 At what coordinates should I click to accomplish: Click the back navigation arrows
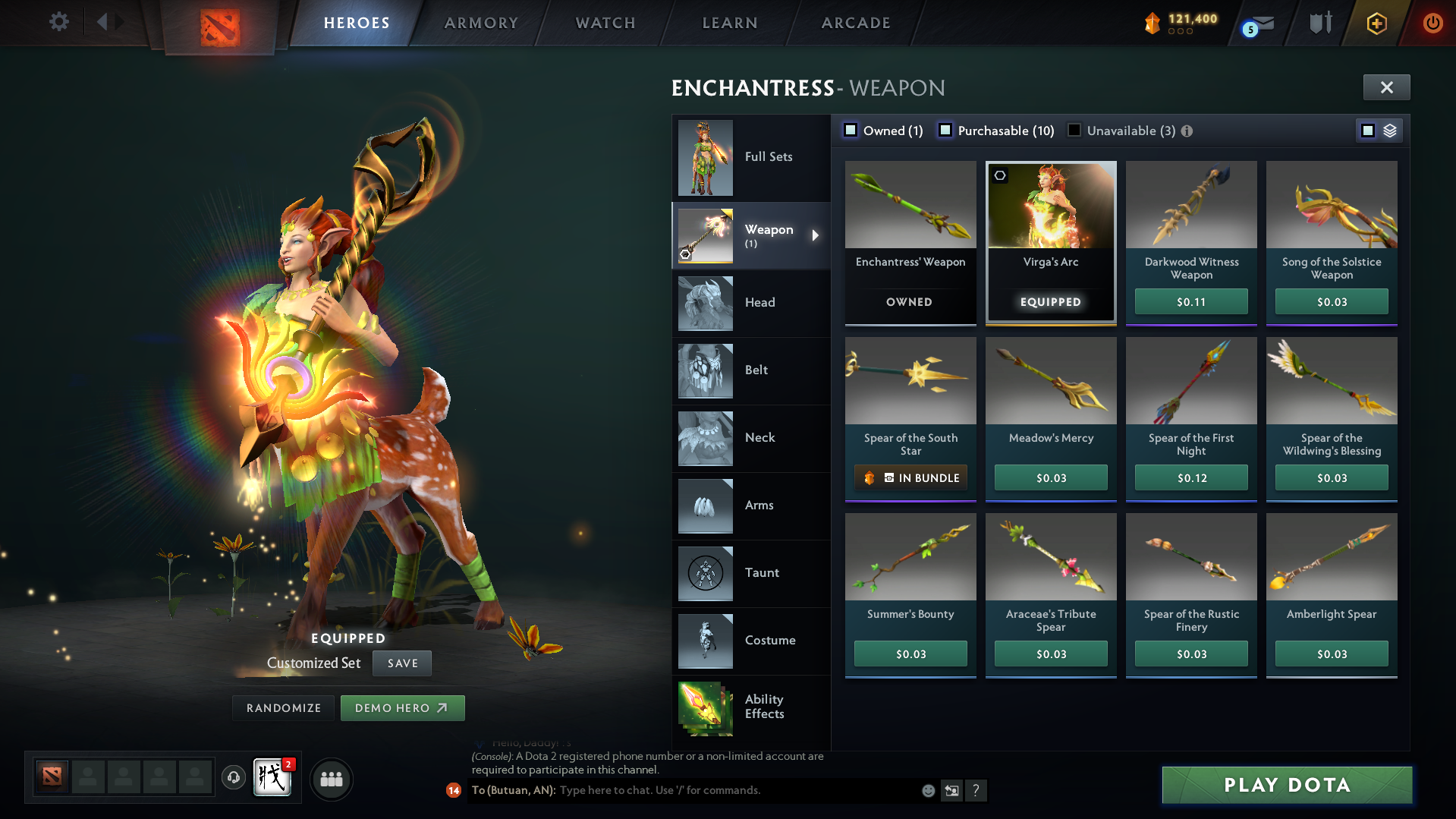(x=111, y=22)
